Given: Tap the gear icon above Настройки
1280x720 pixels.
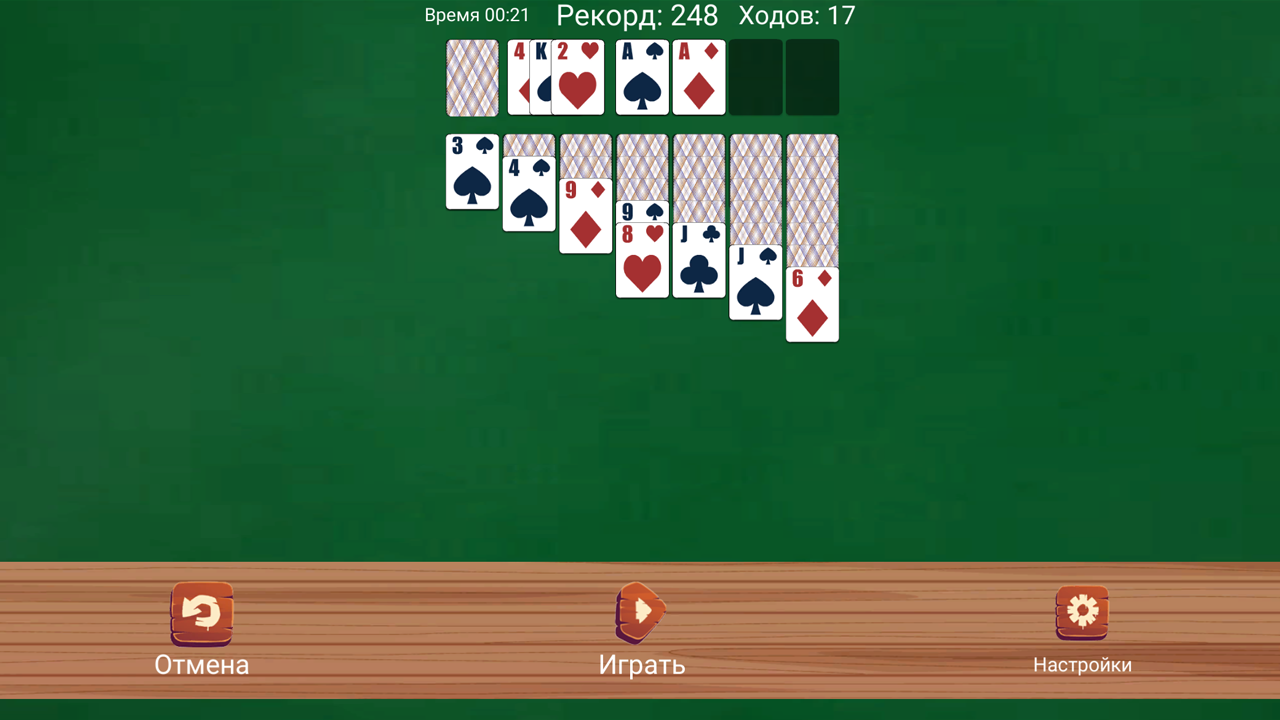Looking at the screenshot, I should [x=1083, y=611].
